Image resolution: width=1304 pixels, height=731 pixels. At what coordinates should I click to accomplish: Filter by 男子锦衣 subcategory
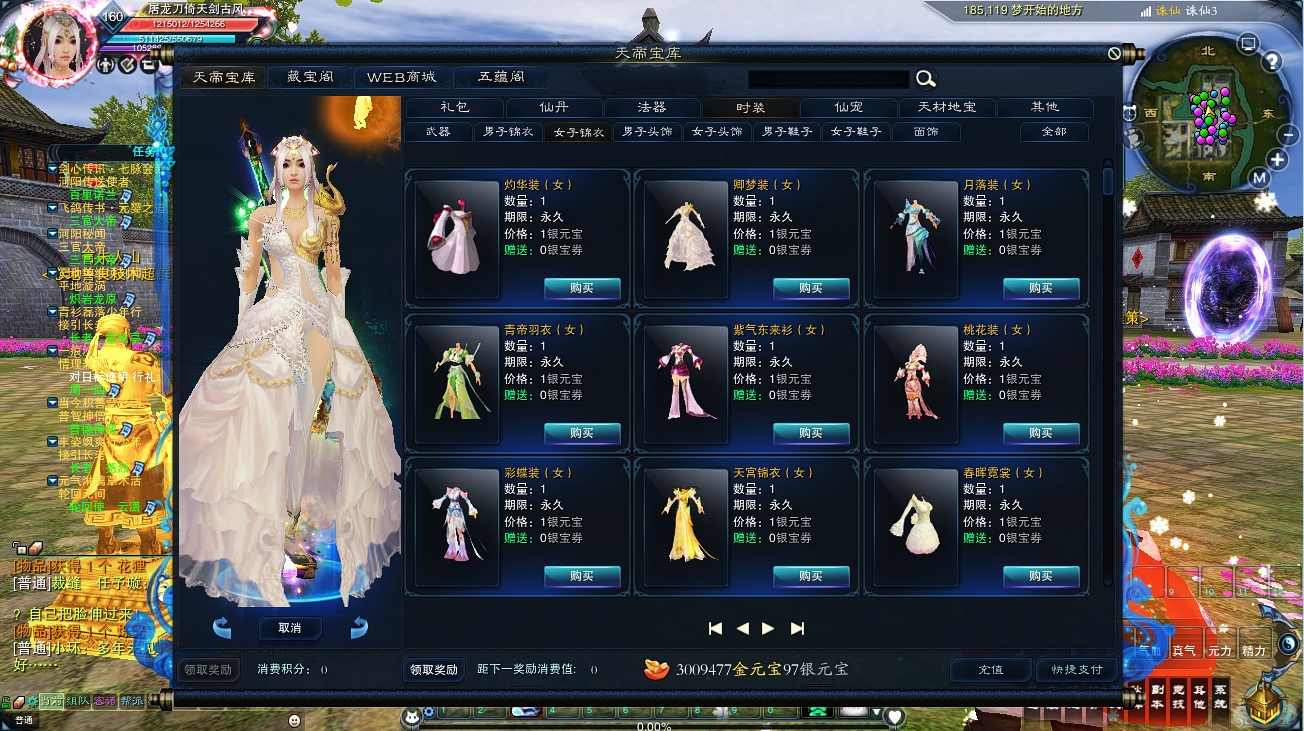click(x=508, y=132)
